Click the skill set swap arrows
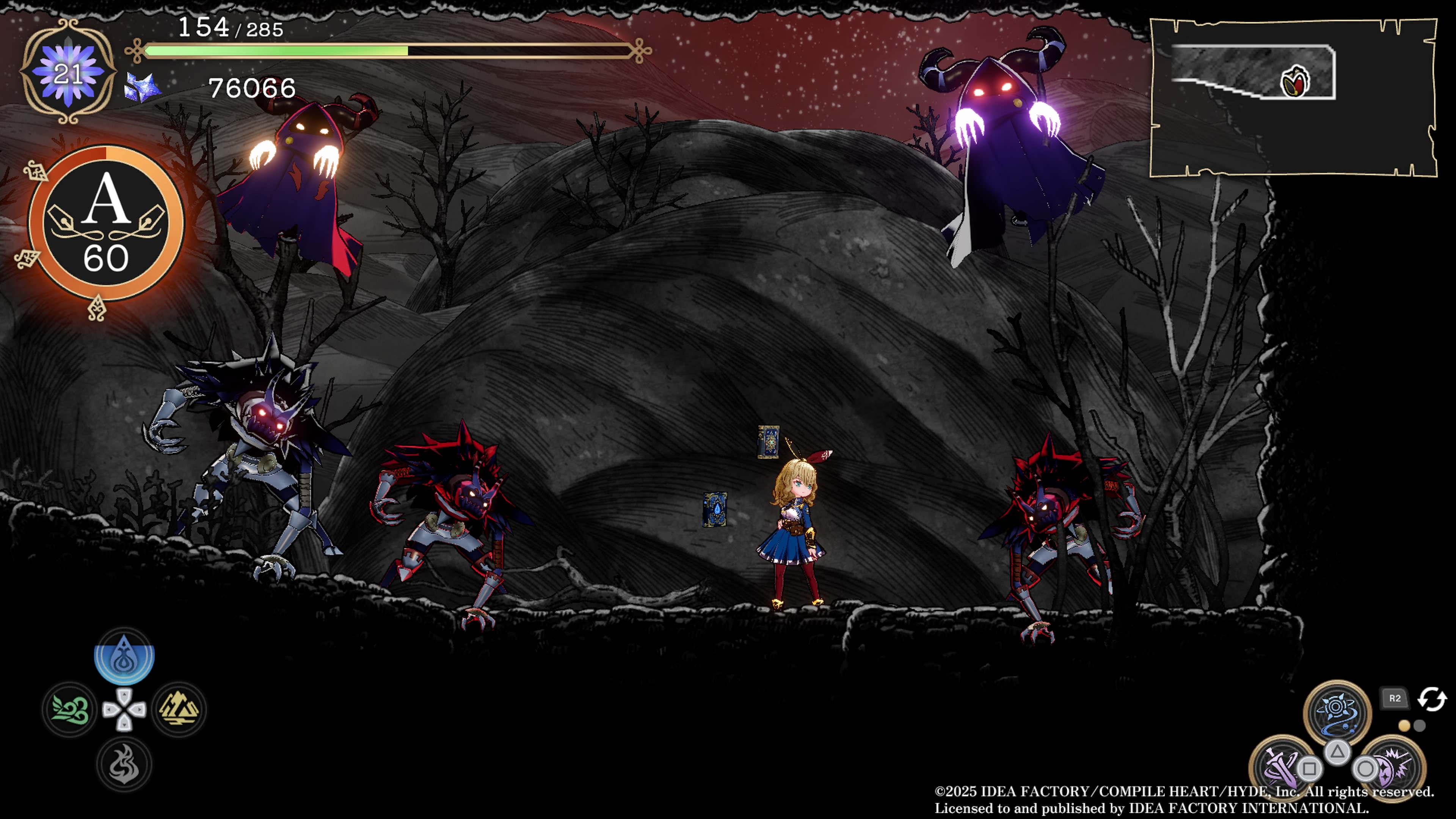1456x819 pixels. coord(1432,698)
